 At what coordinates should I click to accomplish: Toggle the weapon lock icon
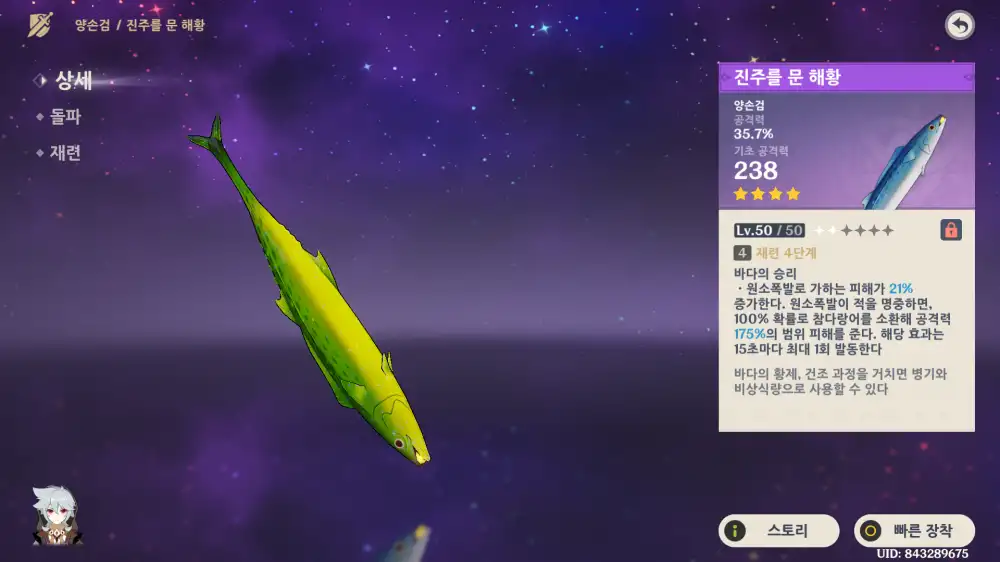click(951, 230)
